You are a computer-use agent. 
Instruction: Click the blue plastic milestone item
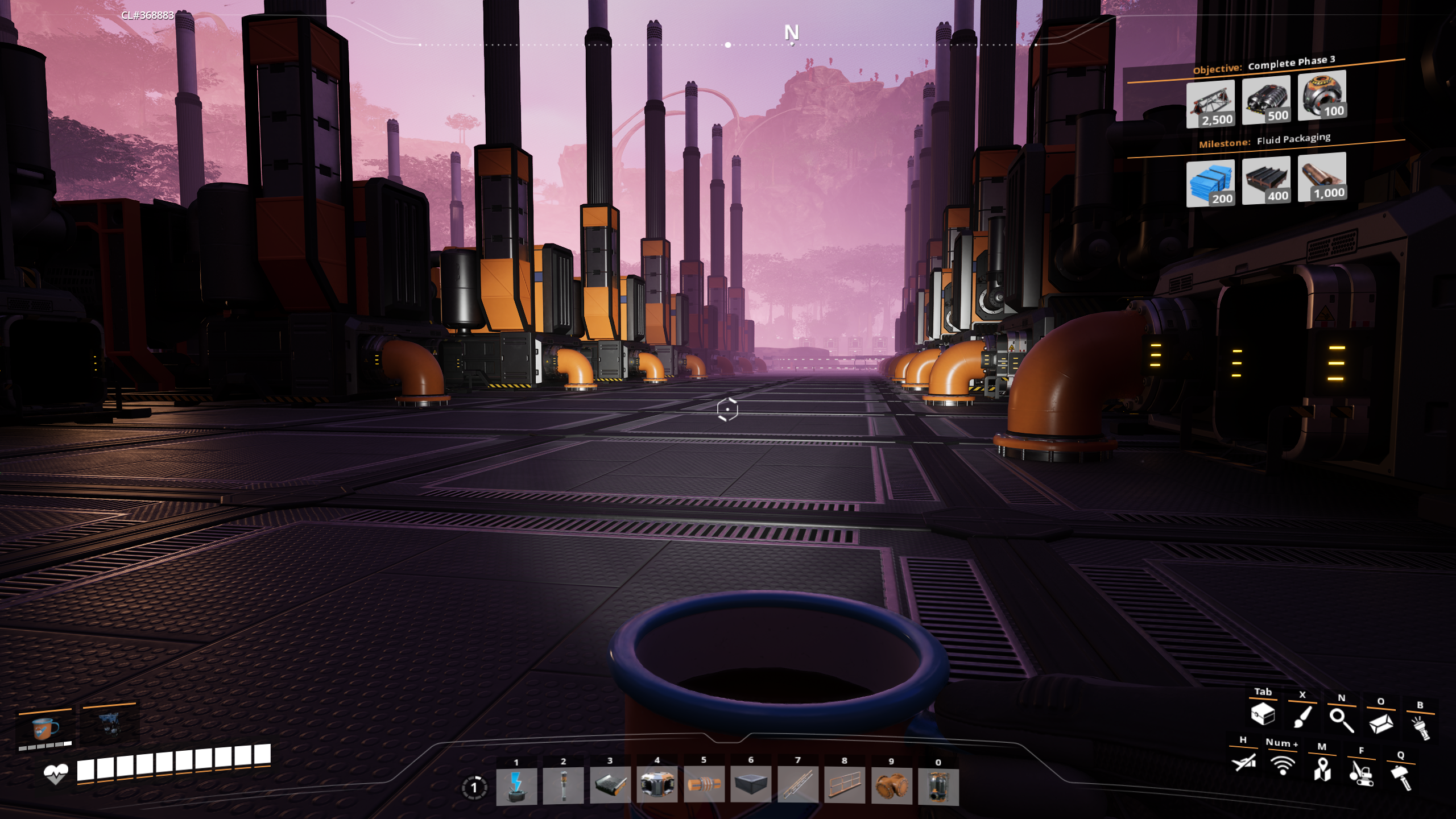pos(1210,183)
